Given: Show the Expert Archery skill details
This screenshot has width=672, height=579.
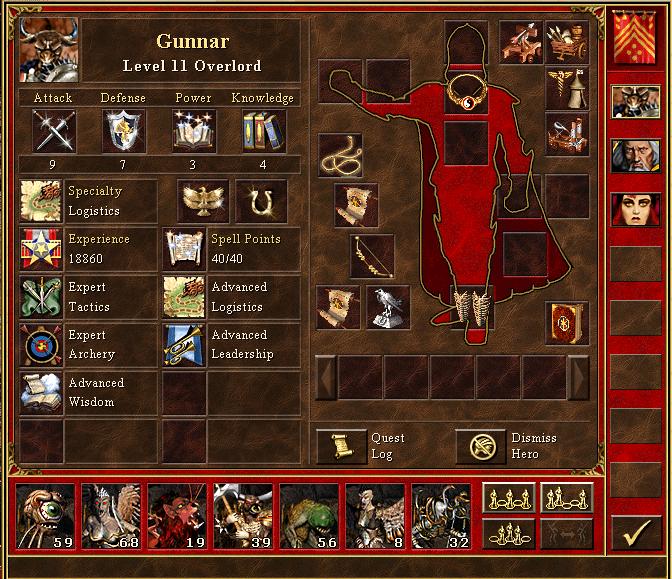Looking at the screenshot, I should click(x=42, y=345).
